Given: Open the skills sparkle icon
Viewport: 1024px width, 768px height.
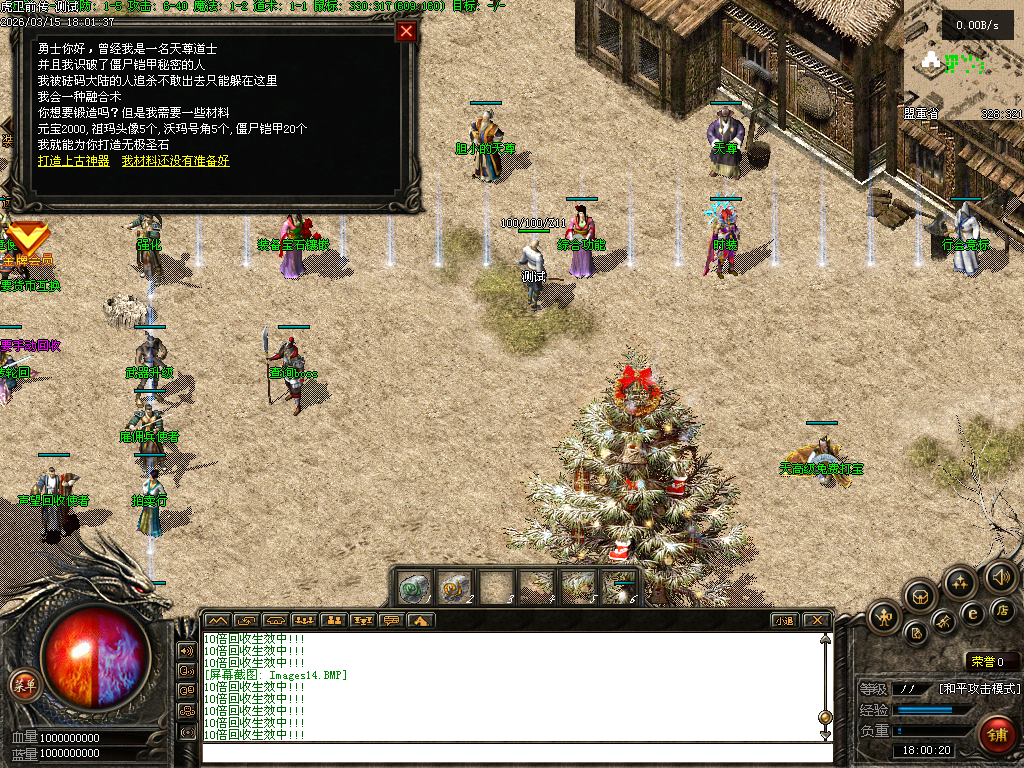Looking at the screenshot, I should [x=961, y=582].
